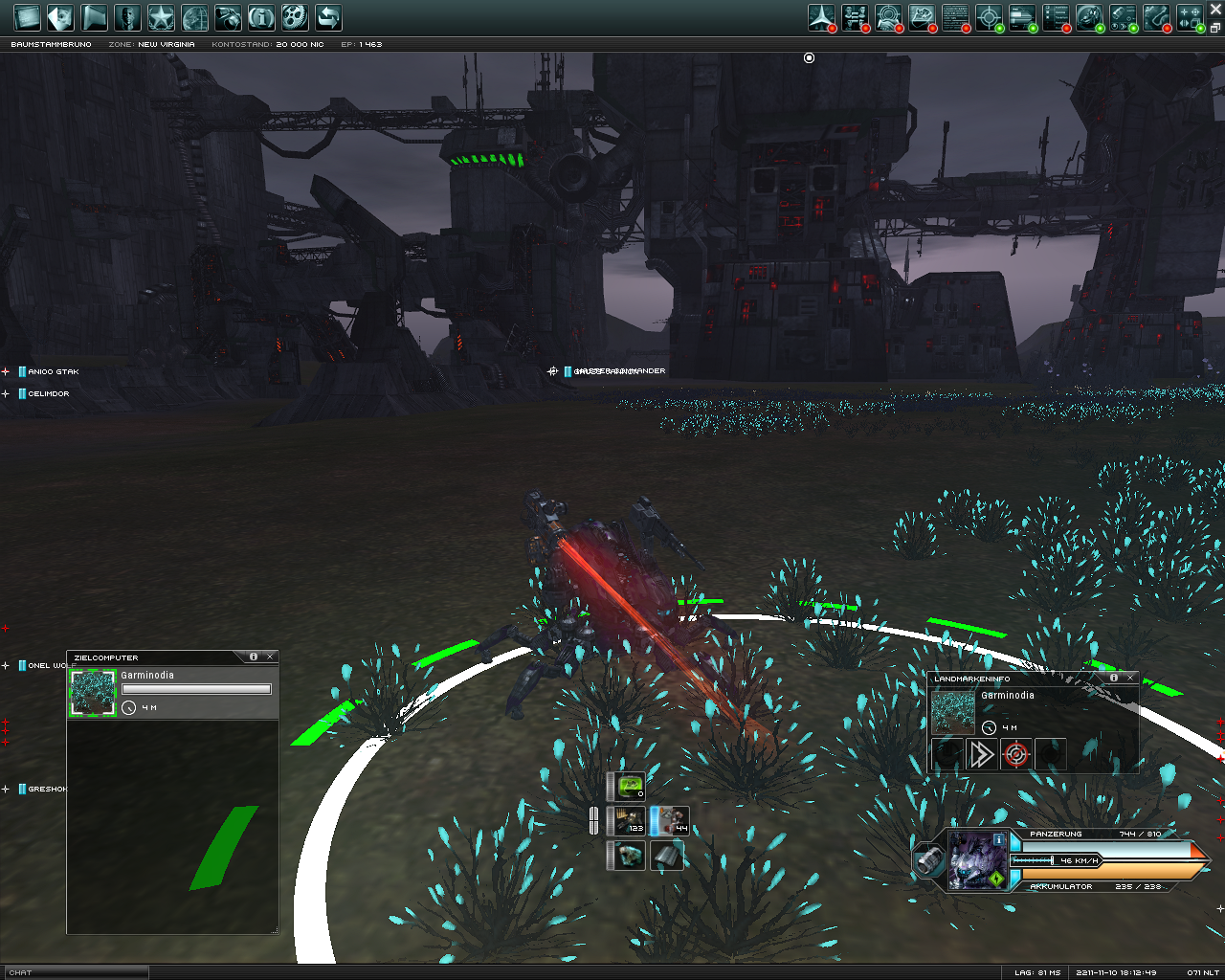Click the double-arrow approach button for Garminodia
This screenshot has height=980, width=1225.
(x=981, y=755)
